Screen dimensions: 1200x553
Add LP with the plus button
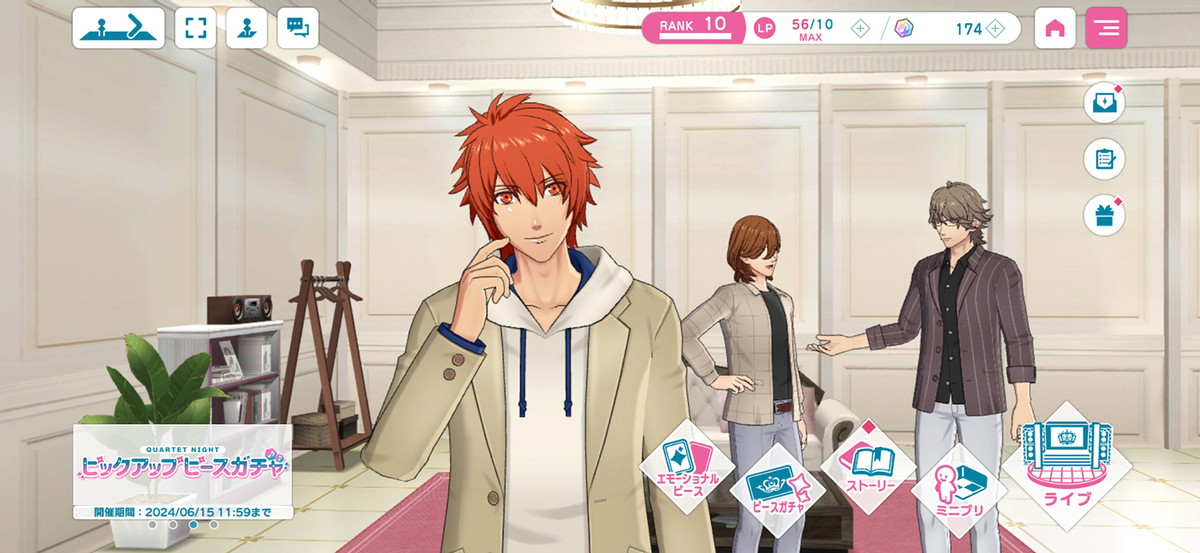[859, 29]
